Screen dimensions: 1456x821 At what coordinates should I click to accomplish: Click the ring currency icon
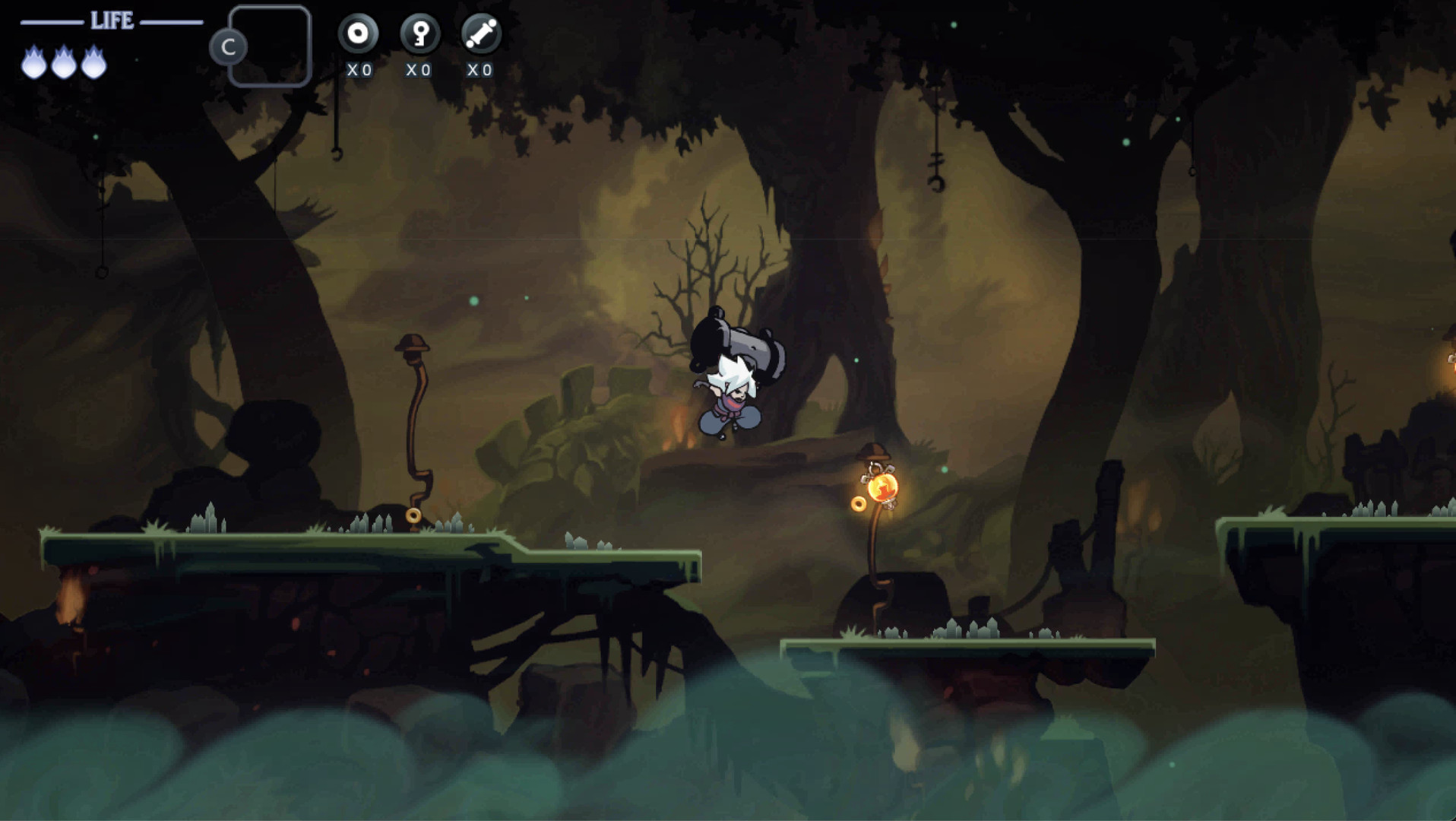coord(358,34)
